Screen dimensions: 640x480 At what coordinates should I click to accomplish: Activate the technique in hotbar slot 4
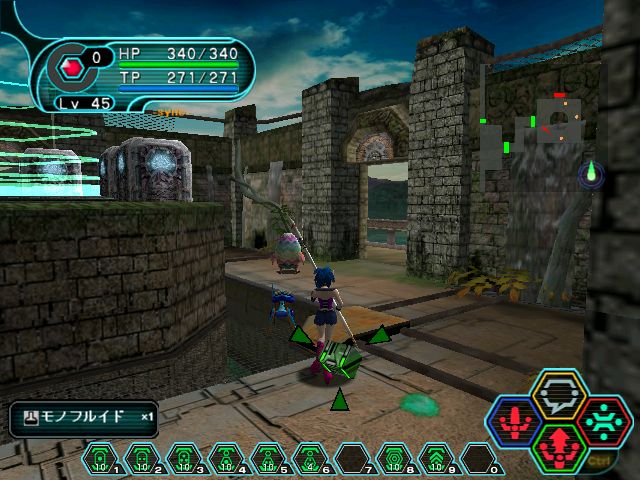point(225,459)
